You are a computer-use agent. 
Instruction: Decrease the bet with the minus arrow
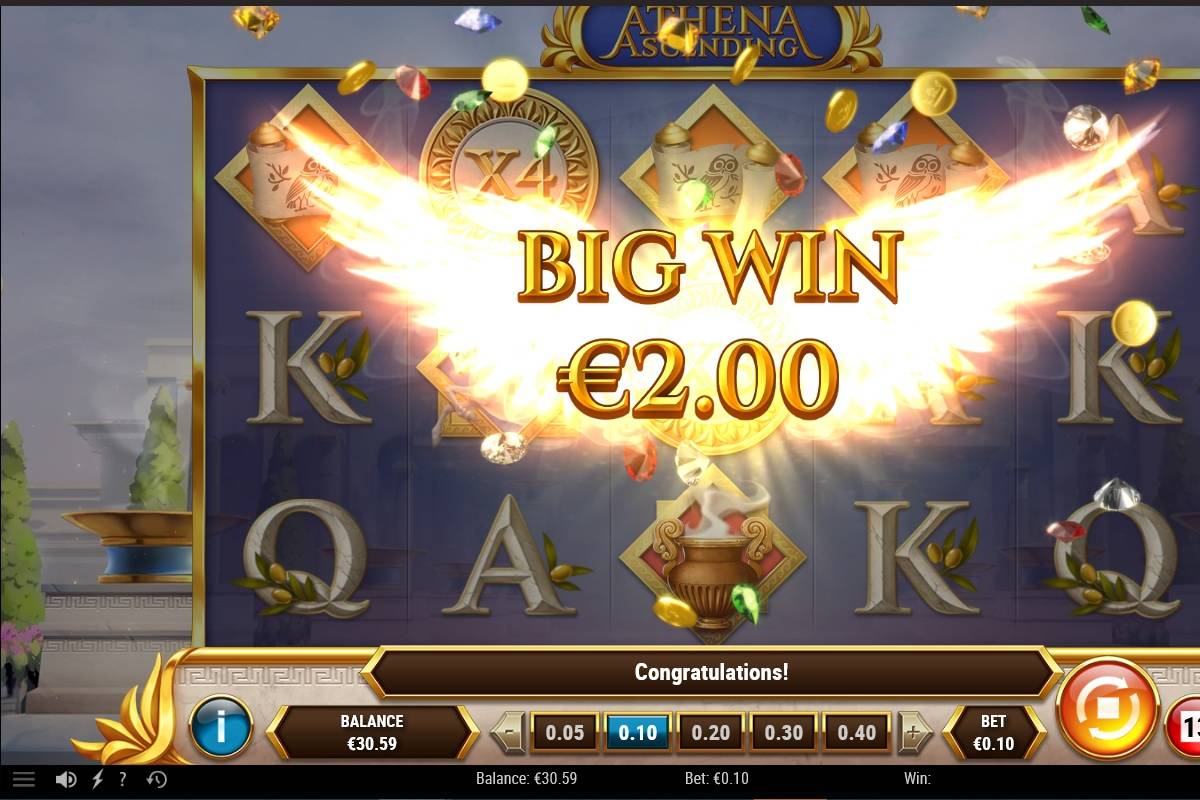point(509,732)
